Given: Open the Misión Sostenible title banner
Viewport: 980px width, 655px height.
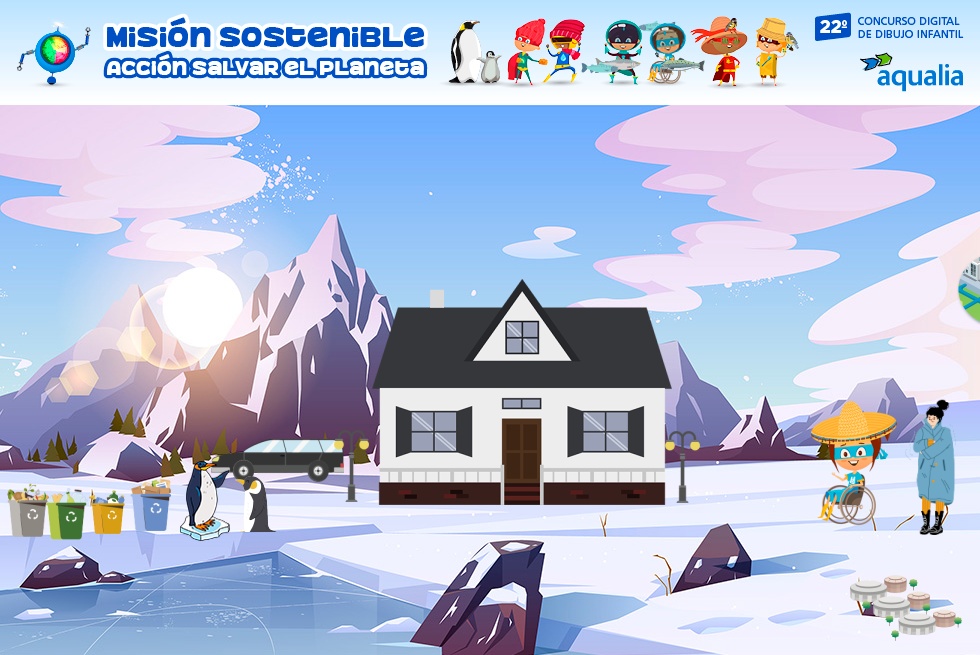Looking at the screenshot, I should click(x=265, y=51).
